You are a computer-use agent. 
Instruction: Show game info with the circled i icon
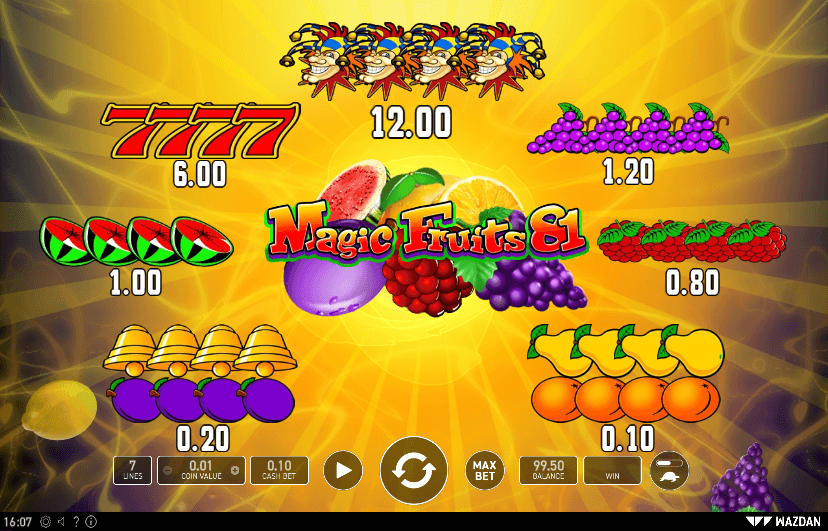tap(91, 521)
